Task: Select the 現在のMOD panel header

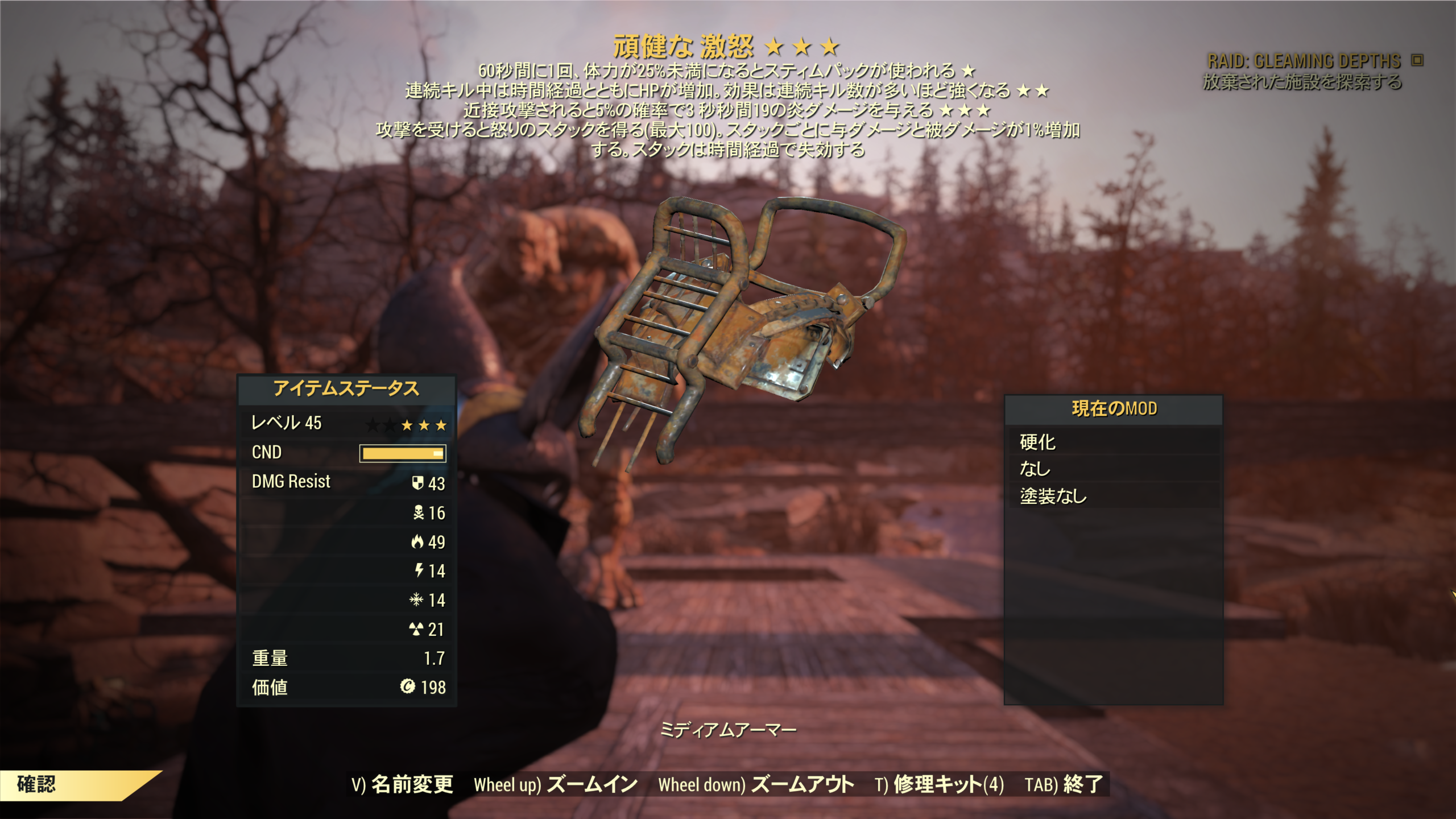Action: [1115, 410]
